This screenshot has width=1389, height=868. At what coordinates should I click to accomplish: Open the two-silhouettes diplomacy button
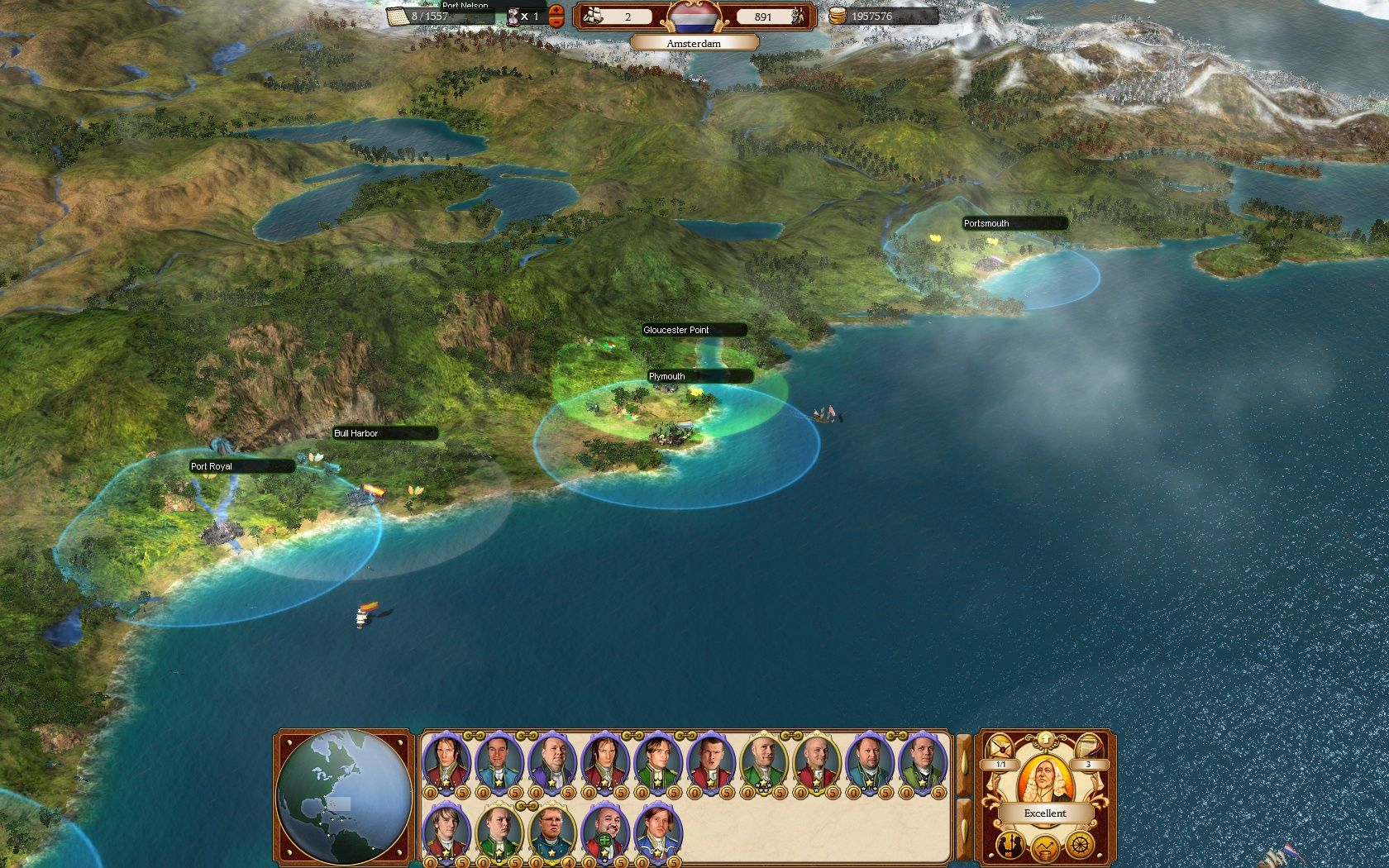[1010, 845]
